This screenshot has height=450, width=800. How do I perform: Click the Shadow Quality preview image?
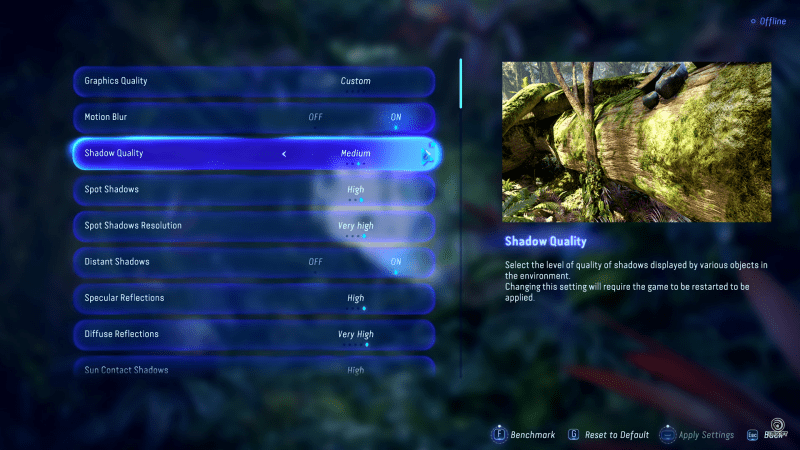pyautogui.click(x=636, y=142)
